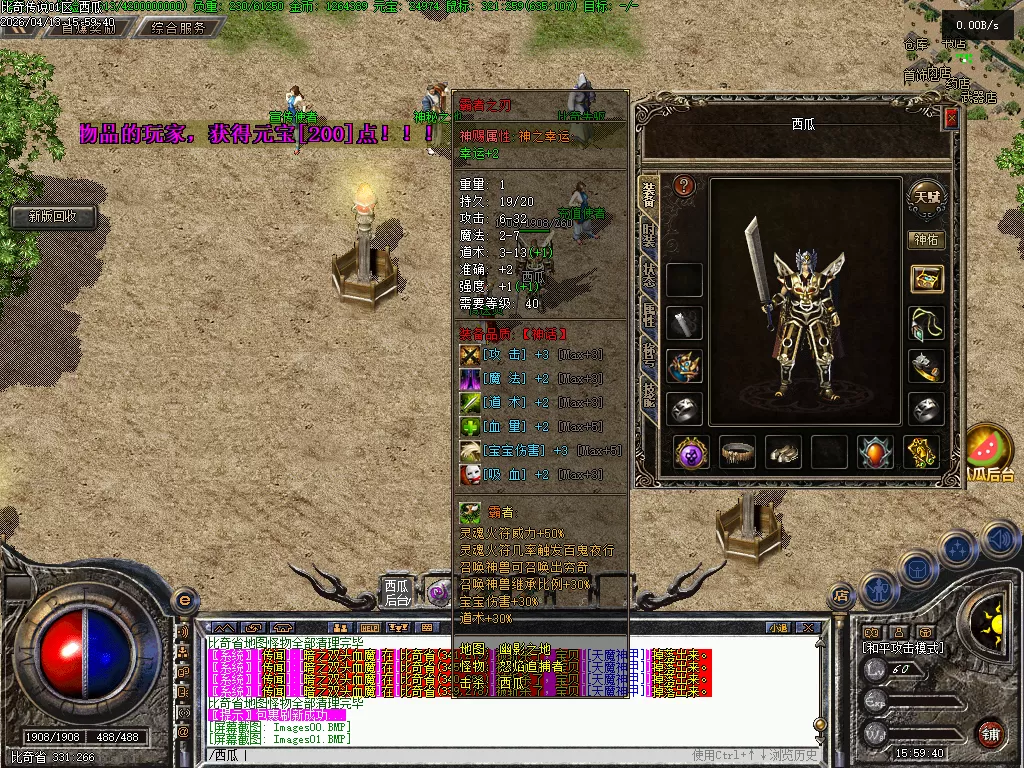
Task: Select the purple orb charm slot
Action: (x=691, y=452)
